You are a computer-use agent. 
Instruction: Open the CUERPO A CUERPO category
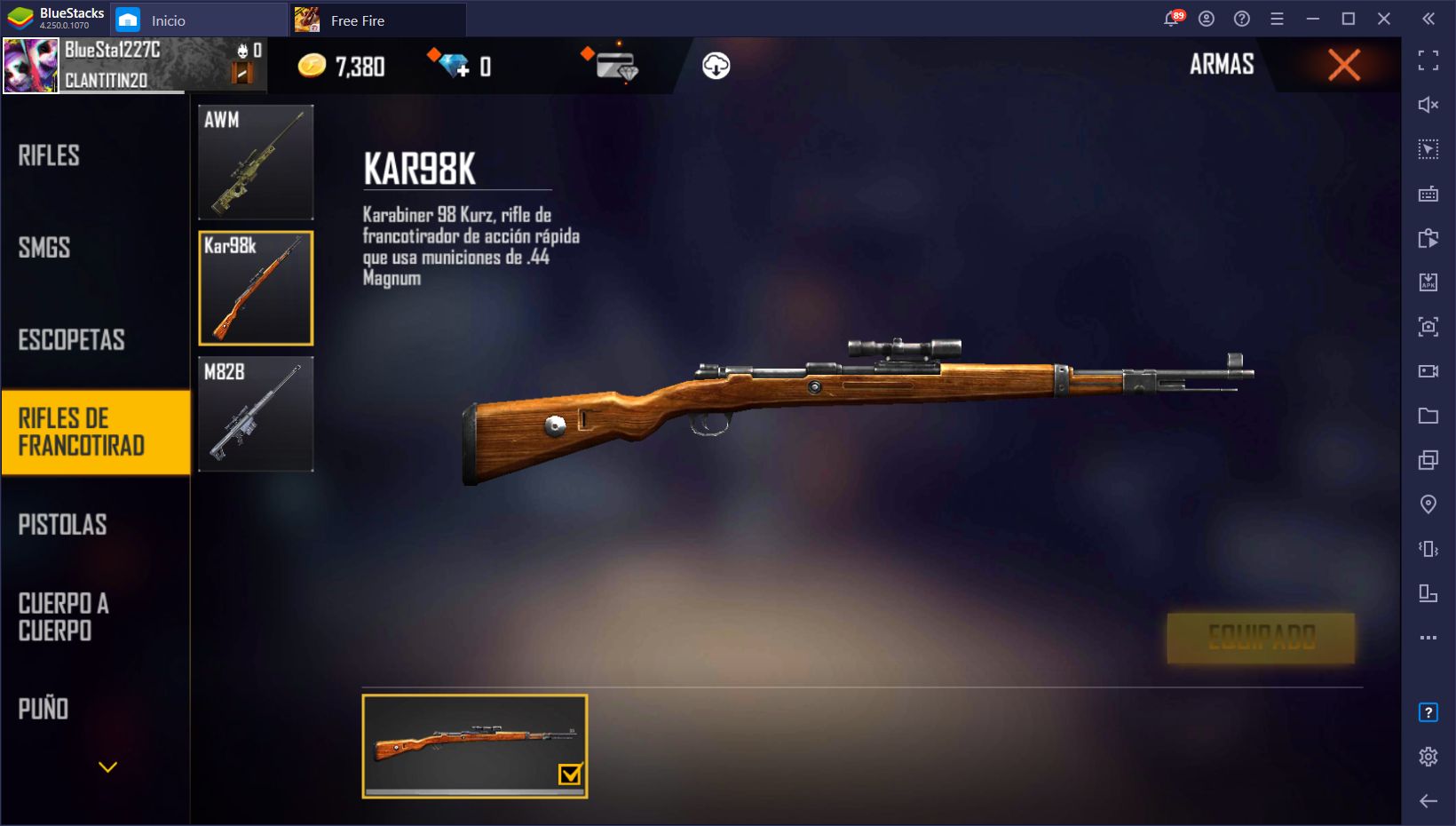[x=64, y=617]
